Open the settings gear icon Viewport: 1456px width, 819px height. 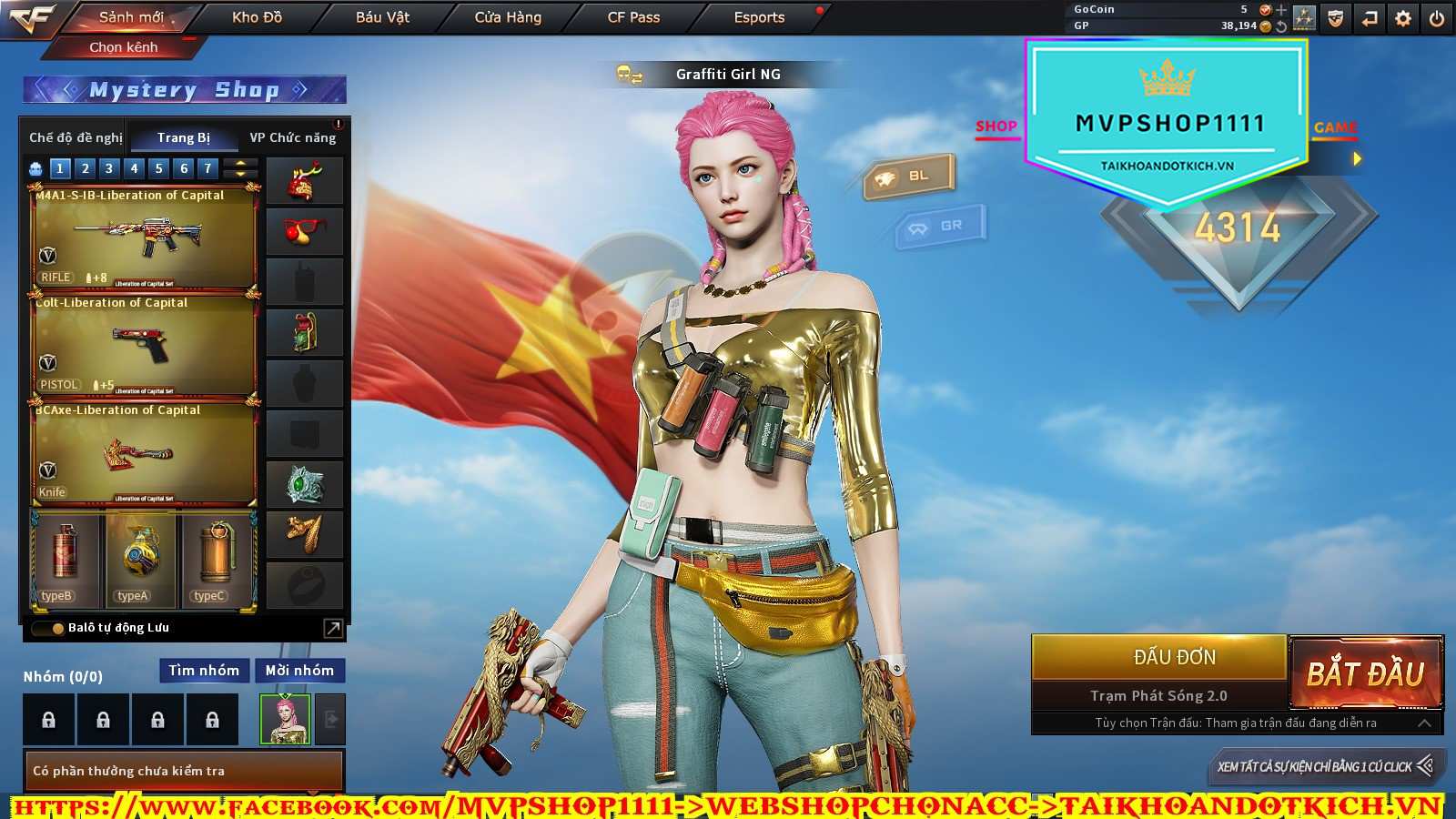pyautogui.click(x=1403, y=18)
